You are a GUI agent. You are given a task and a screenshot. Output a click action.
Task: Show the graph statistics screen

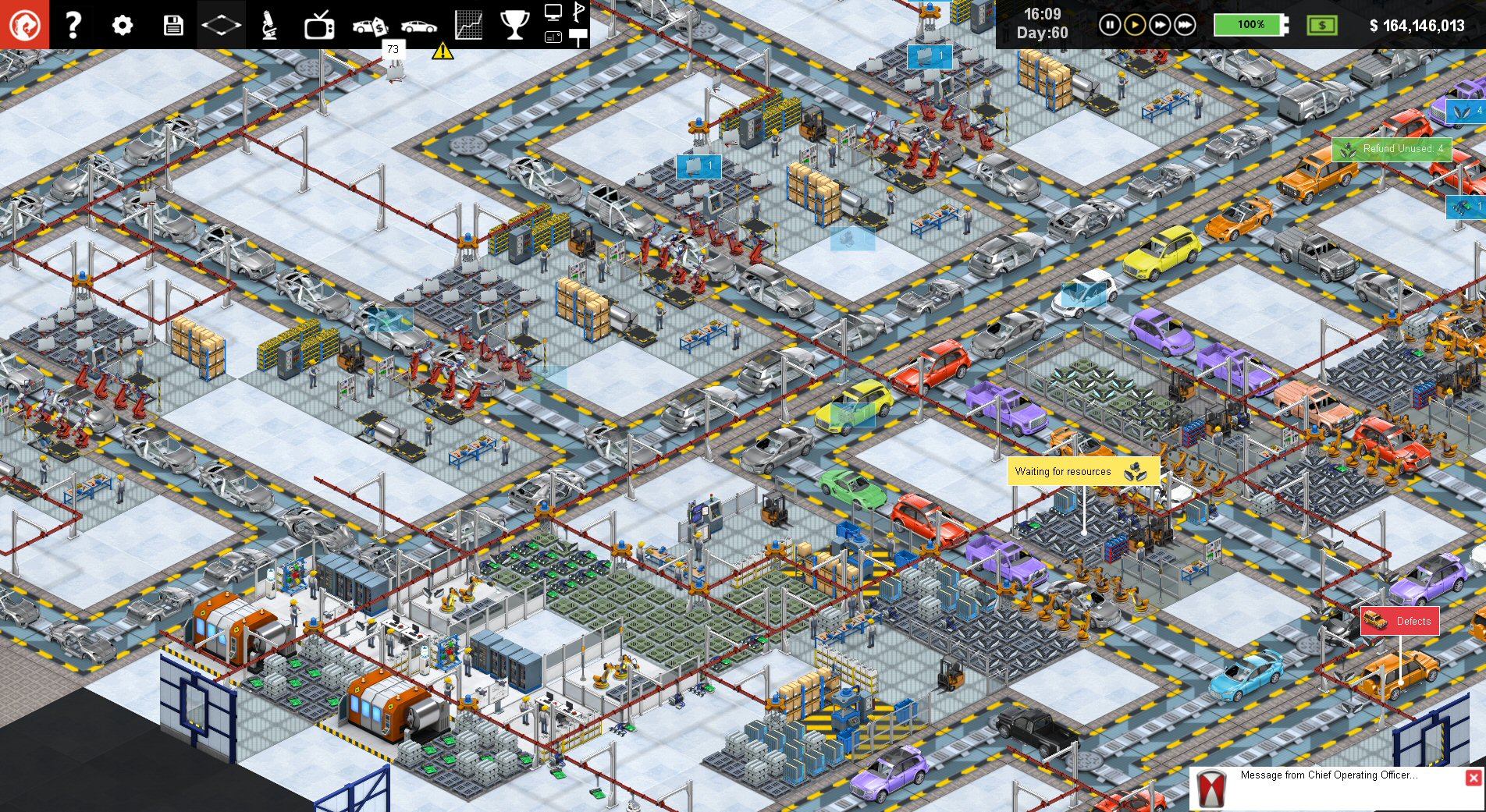(x=468, y=25)
